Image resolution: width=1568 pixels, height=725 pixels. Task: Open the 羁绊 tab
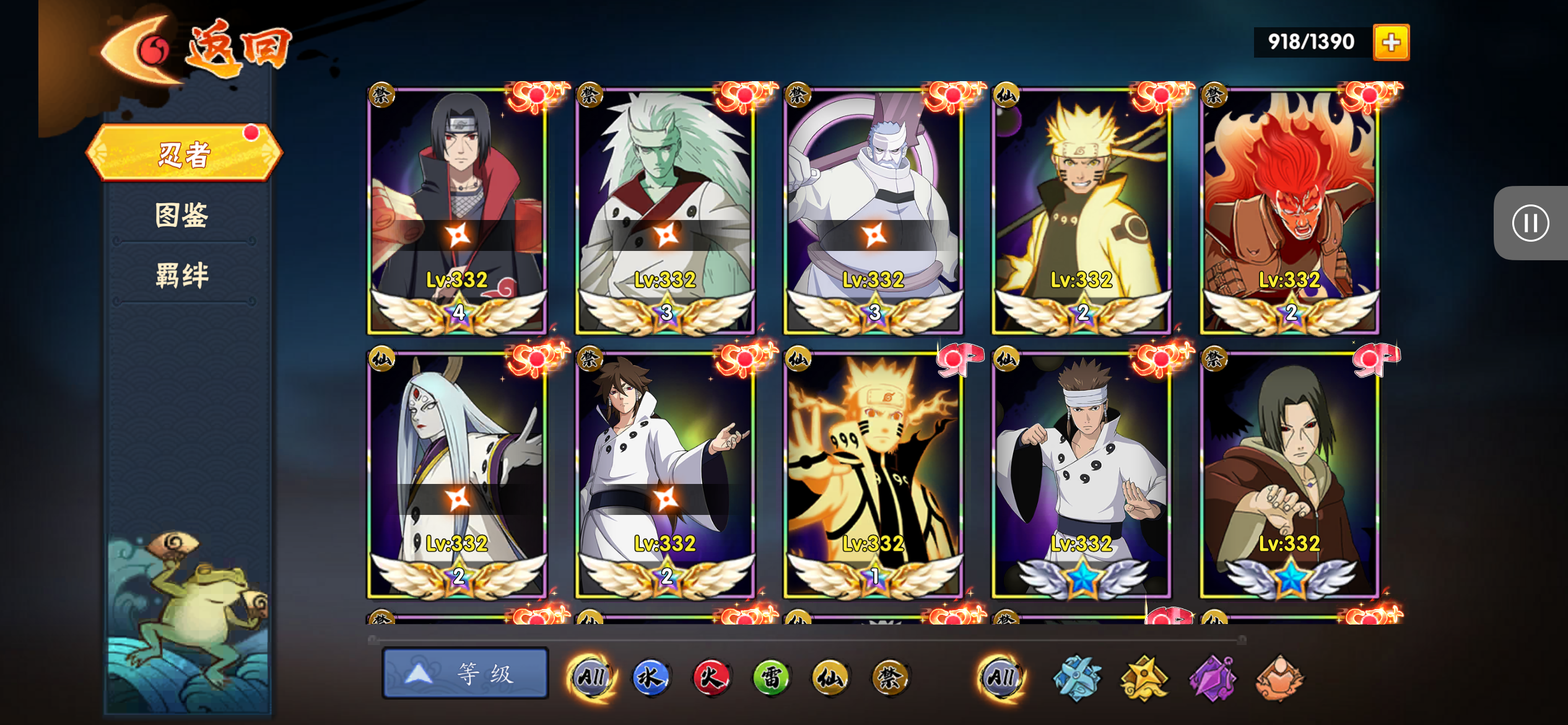click(182, 275)
